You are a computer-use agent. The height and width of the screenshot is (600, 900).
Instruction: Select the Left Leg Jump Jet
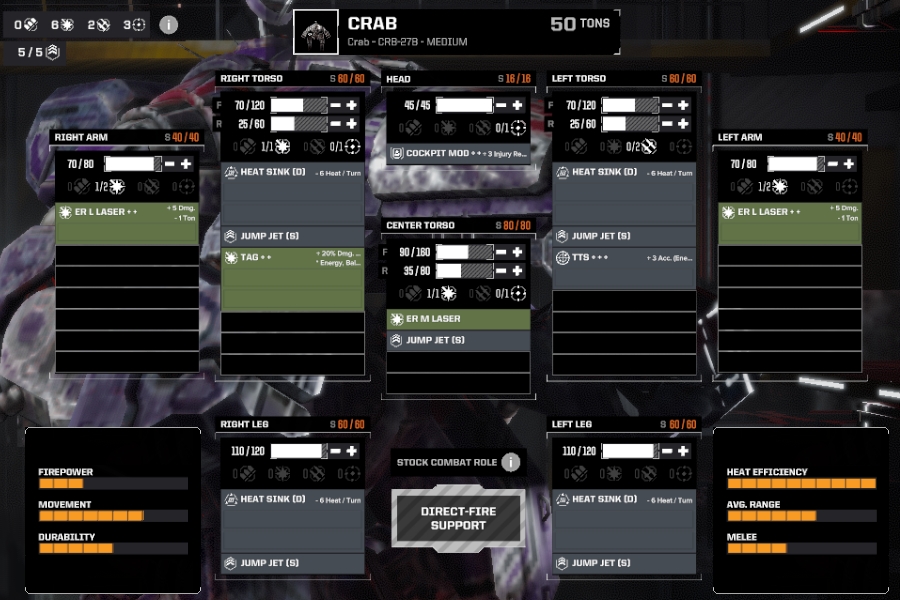pyautogui.click(x=624, y=563)
